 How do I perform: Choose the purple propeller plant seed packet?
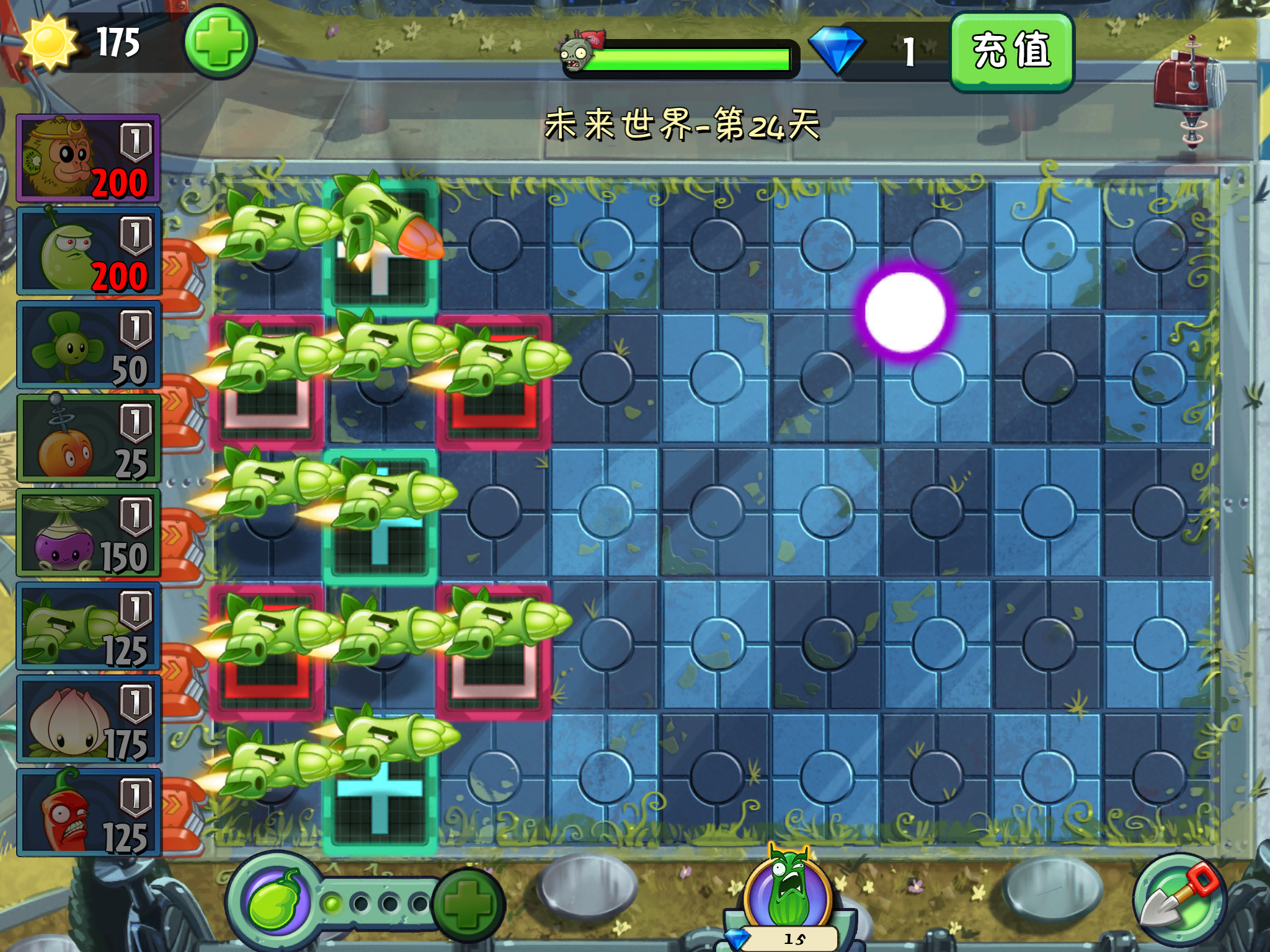pos(88,532)
